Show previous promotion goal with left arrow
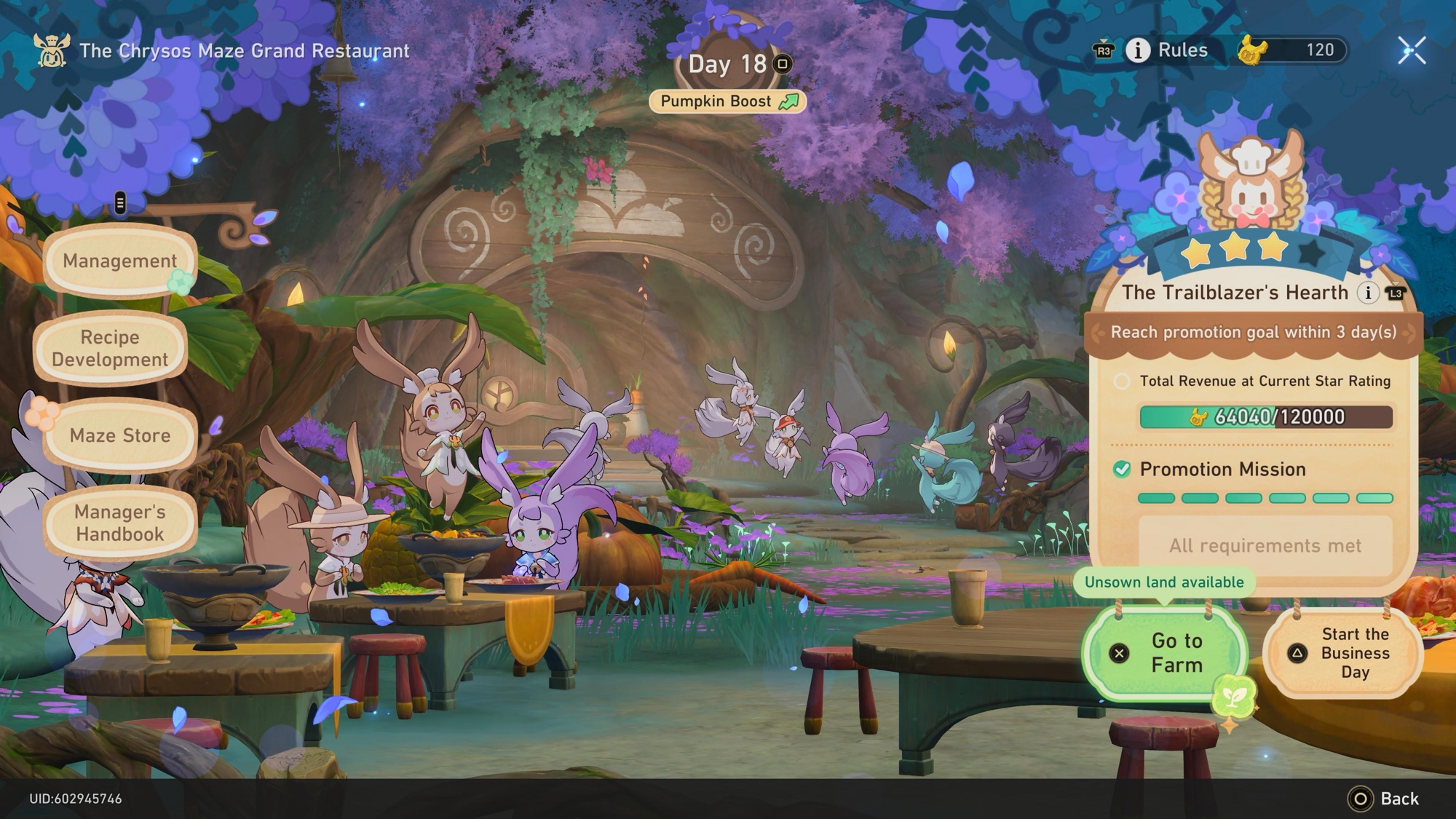 click(1096, 333)
